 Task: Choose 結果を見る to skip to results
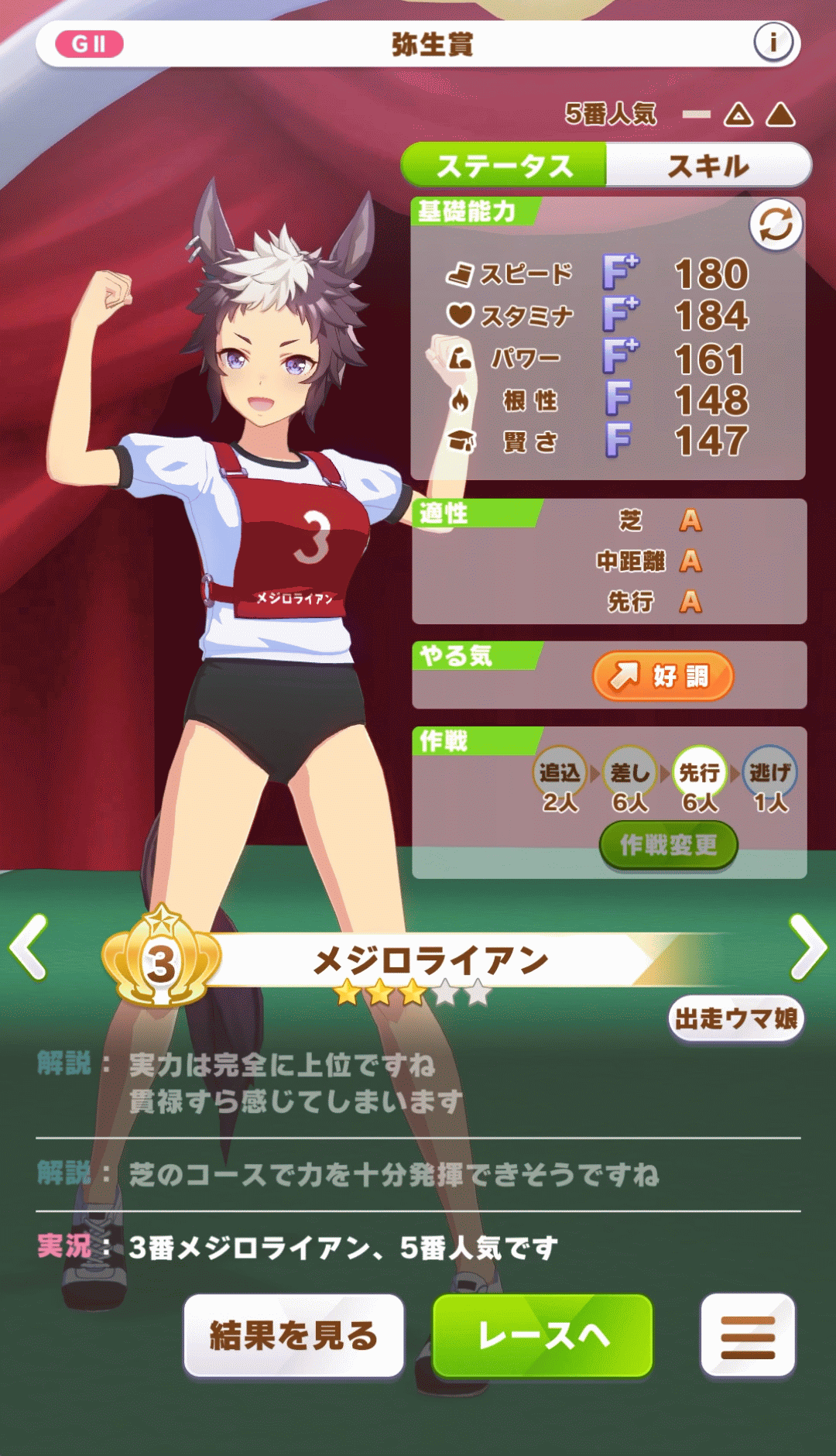coord(293,1335)
